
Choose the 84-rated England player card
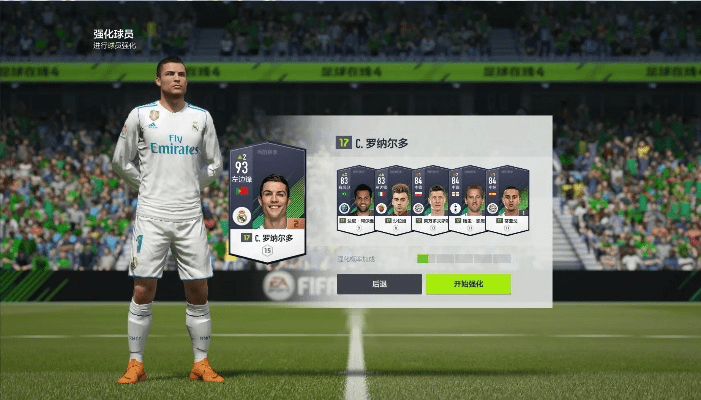tap(468, 200)
